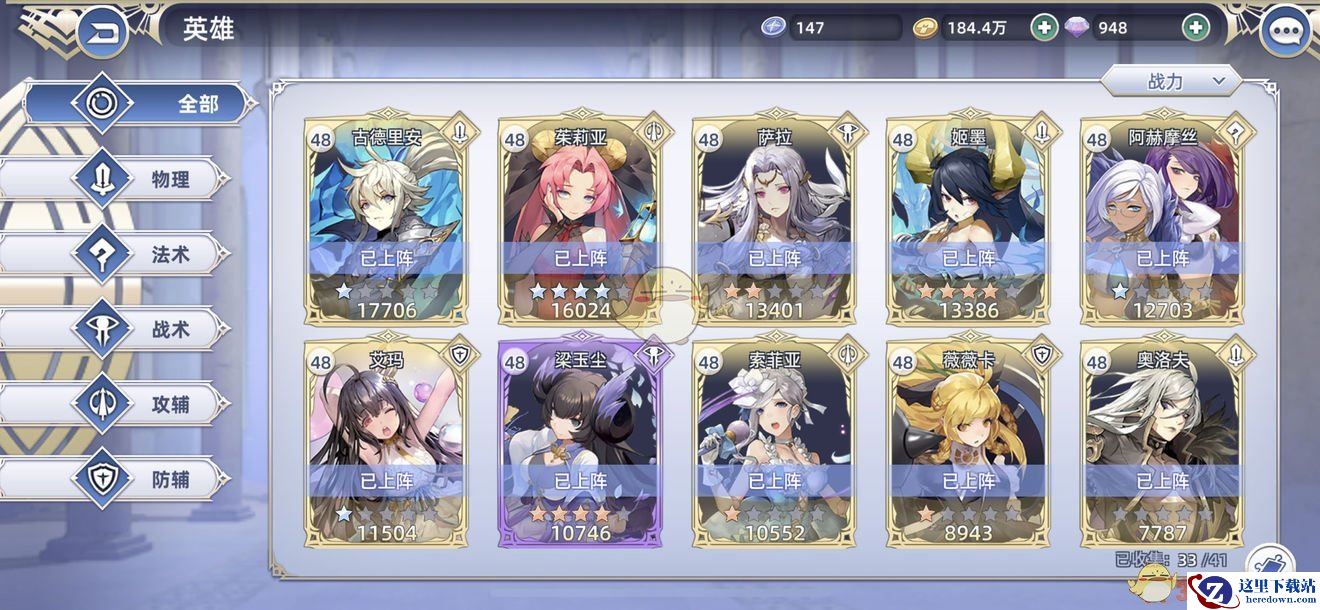
Task: View the 索菲亚 hero card
Action: click(774, 443)
